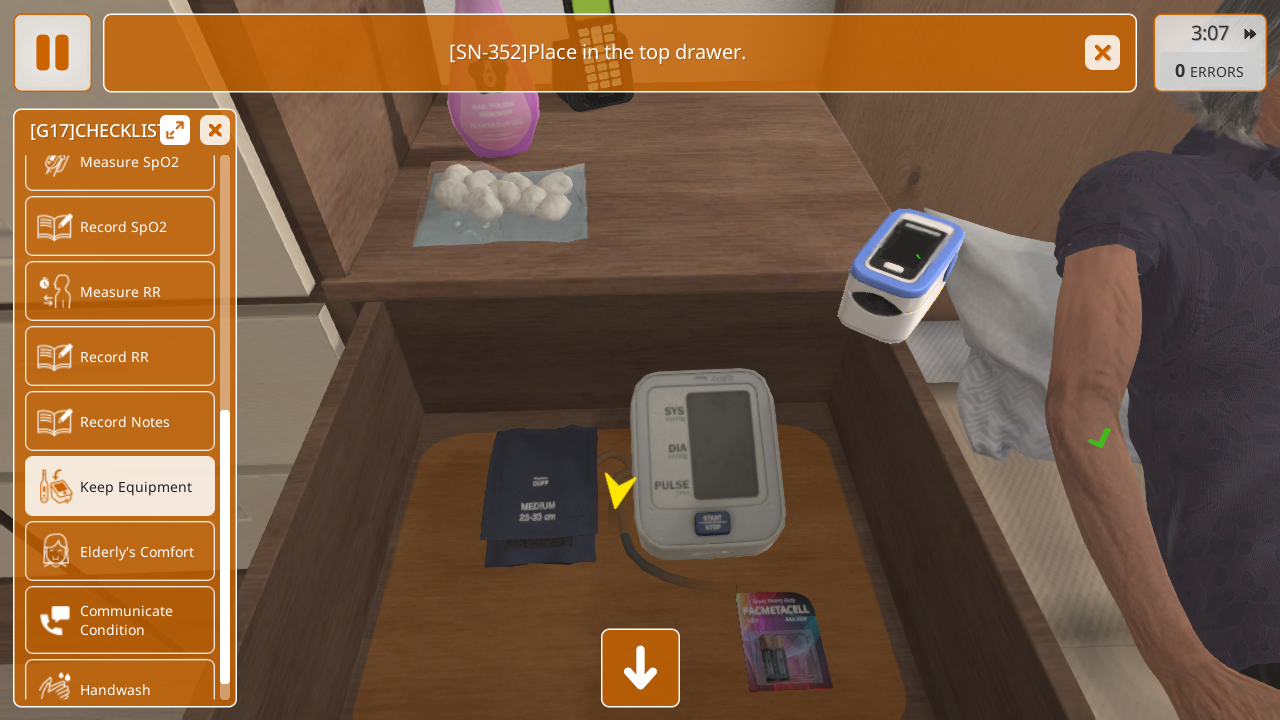Select the Elderly's Comfort checklist item
1280x720 pixels.
coord(120,551)
